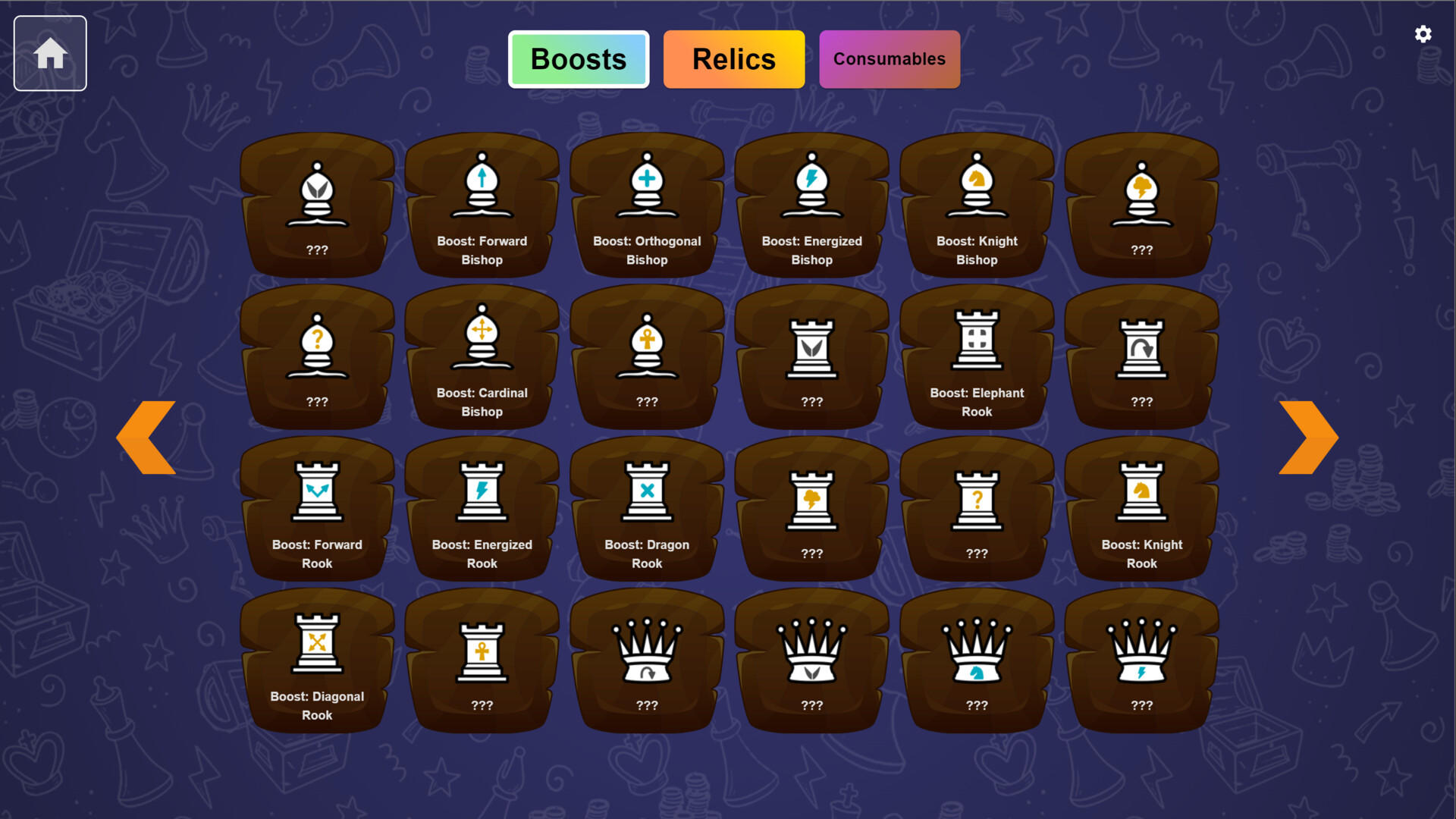
Task: Select the Forward Rook boost card
Action: [317, 508]
